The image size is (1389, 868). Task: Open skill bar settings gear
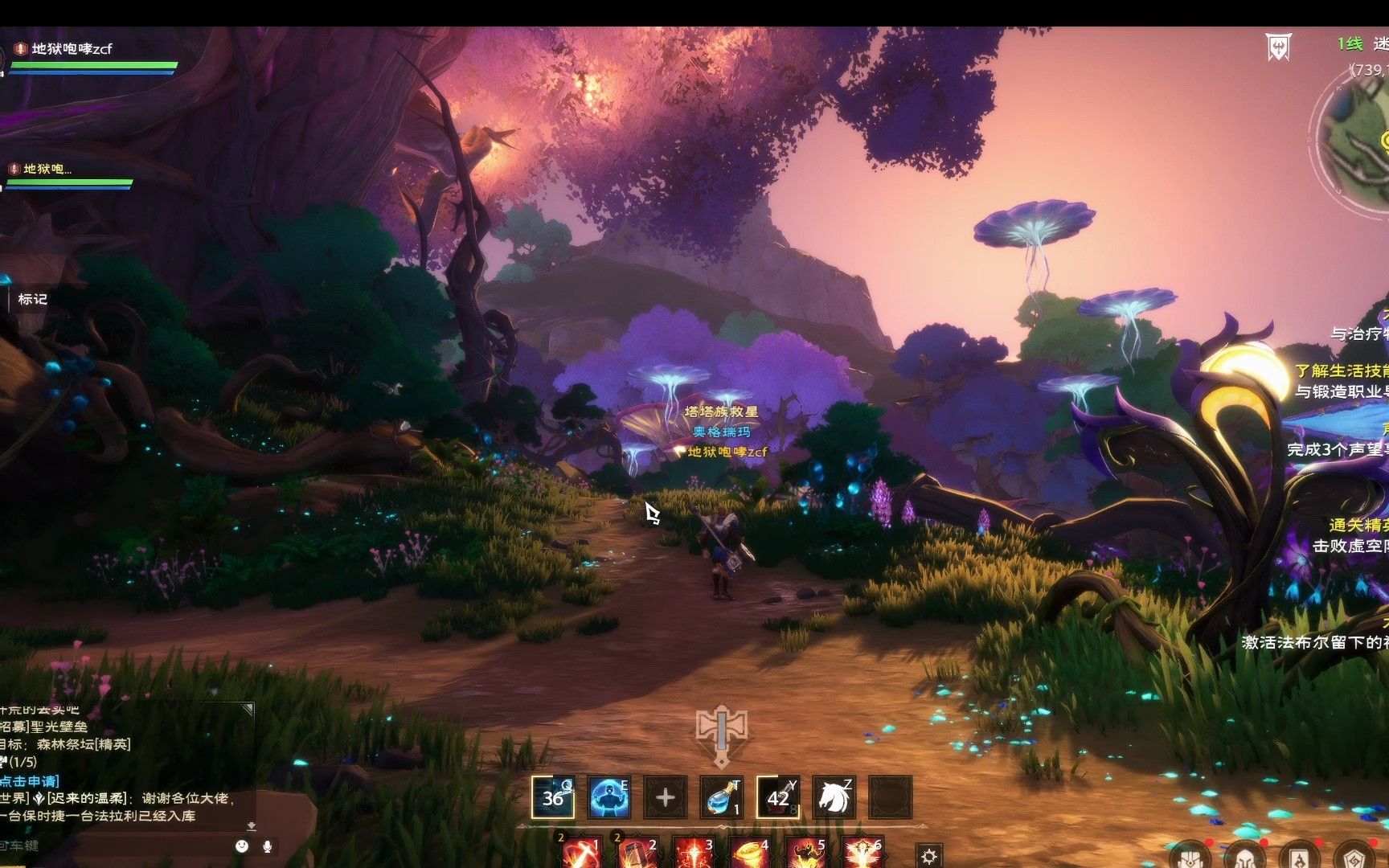(x=928, y=856)
